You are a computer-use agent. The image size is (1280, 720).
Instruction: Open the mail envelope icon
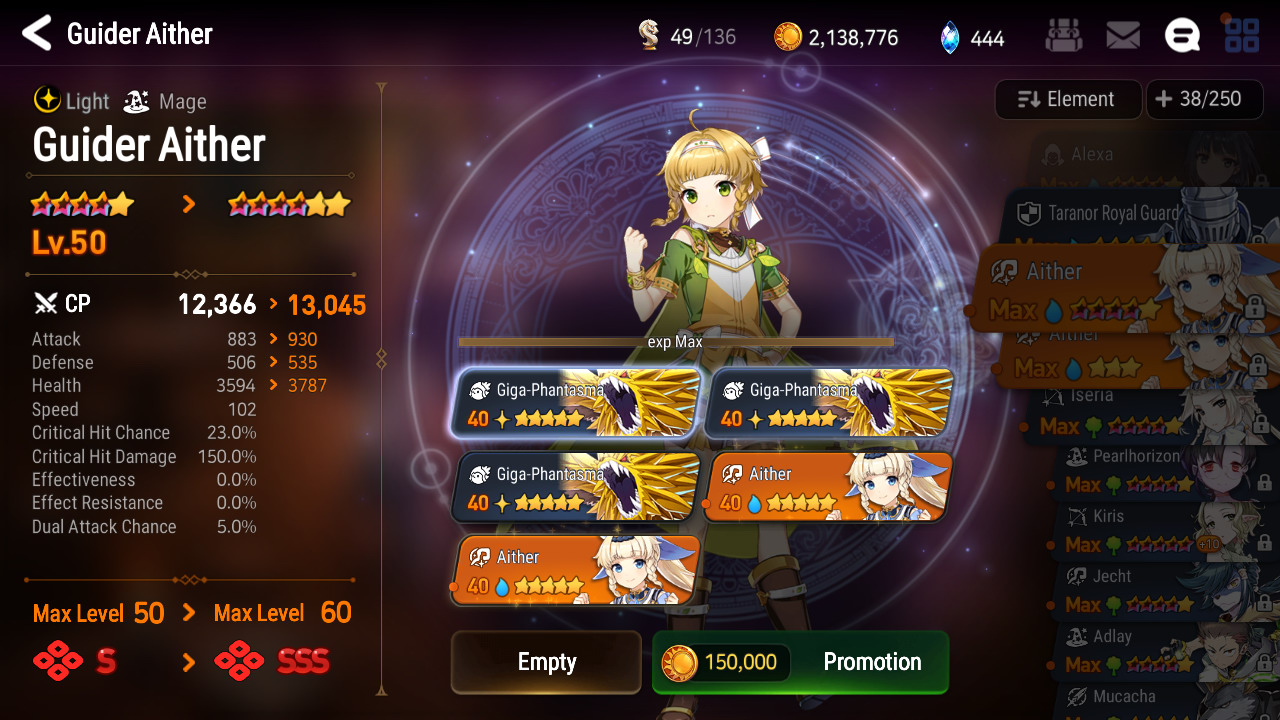[1123, 37]
